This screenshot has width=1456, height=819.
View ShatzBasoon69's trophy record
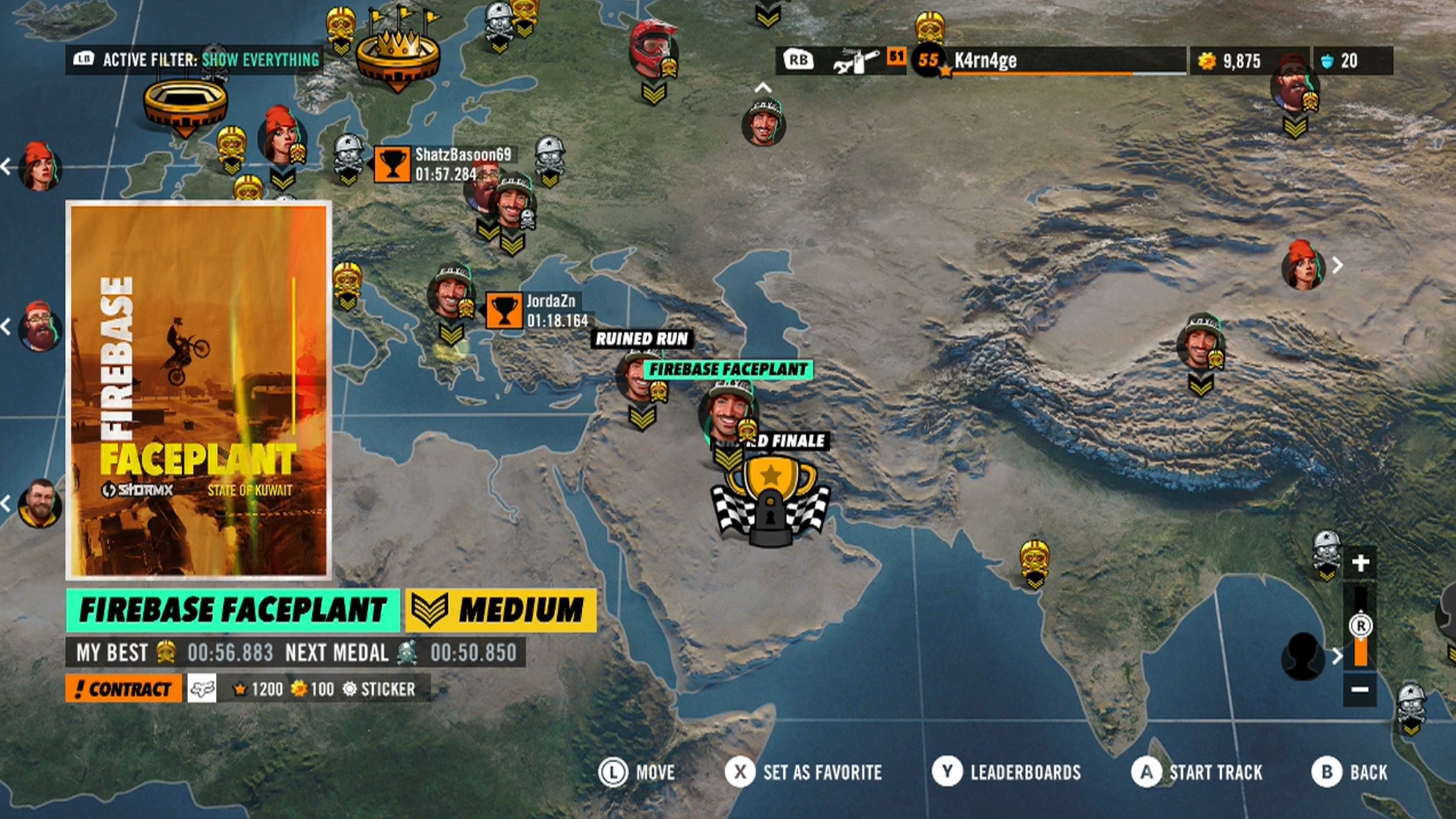click(x=393, y=164)
